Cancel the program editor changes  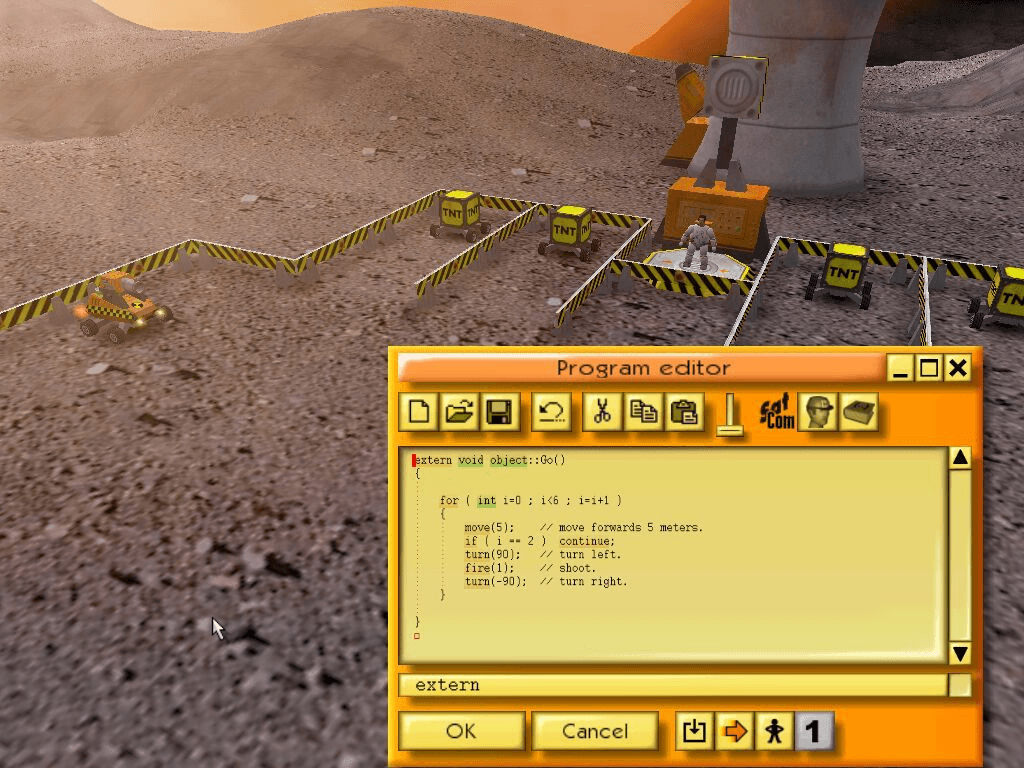pyautogui.click(x=595, y=731)
